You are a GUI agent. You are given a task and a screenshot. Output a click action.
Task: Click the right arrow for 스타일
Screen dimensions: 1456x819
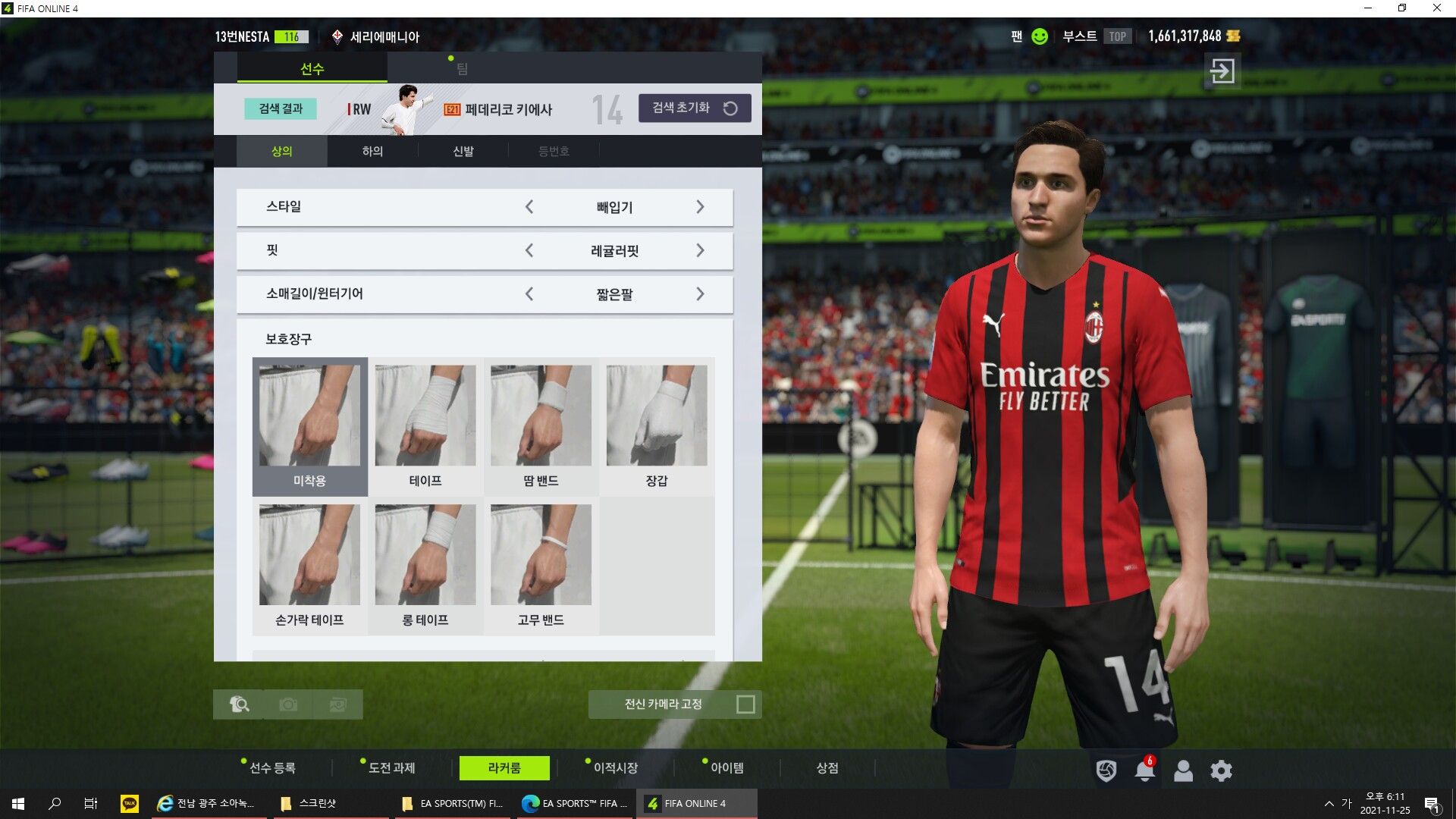pos(700,207)
